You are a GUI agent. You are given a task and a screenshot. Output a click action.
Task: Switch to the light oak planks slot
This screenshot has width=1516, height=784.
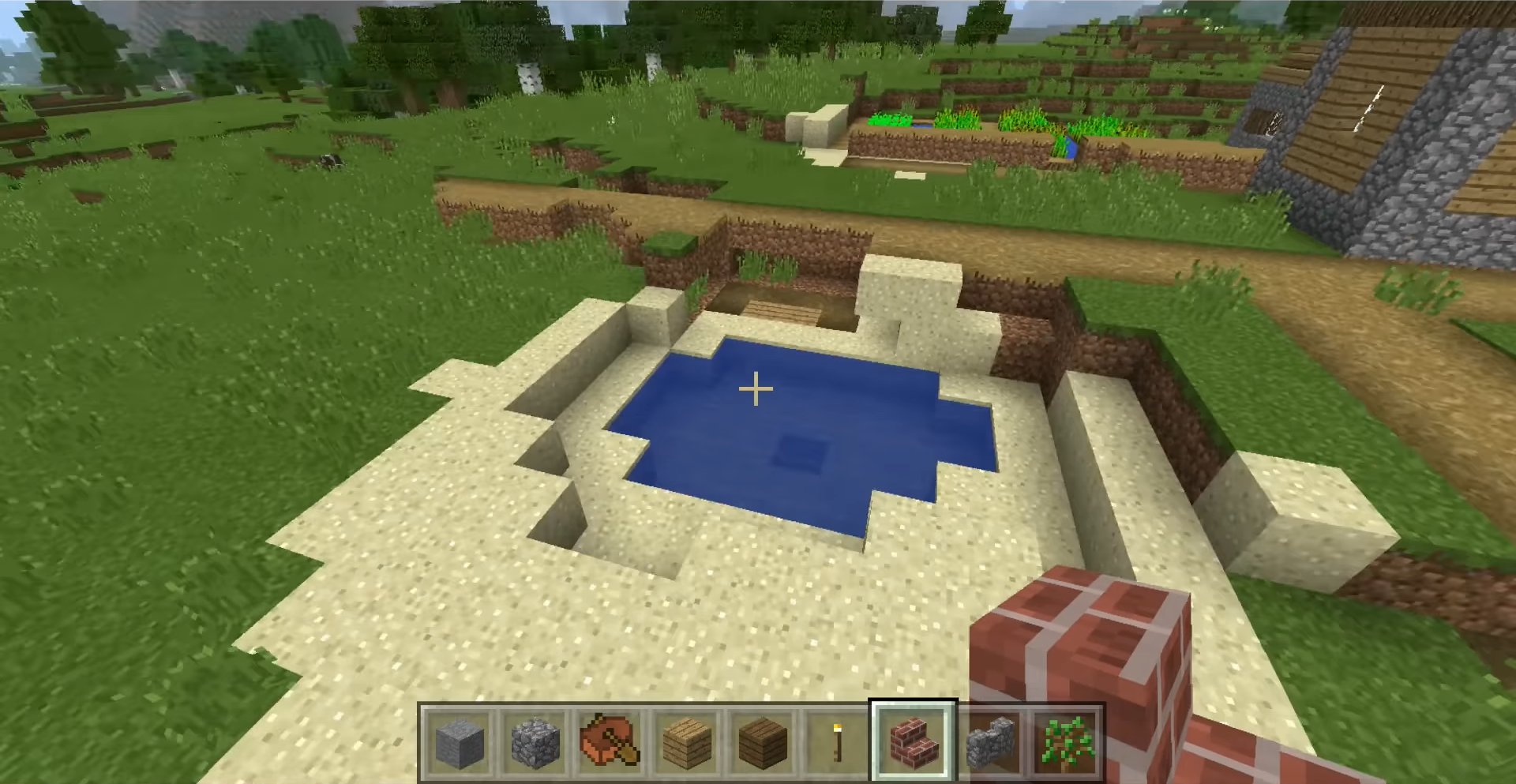[686, 743]
